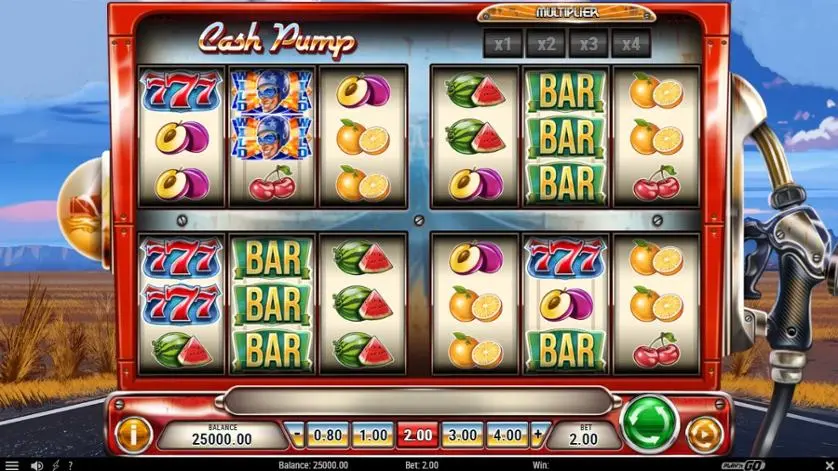Switch bet to 4.00
This screenshot has width=838, height=471.
pos(508,435)
